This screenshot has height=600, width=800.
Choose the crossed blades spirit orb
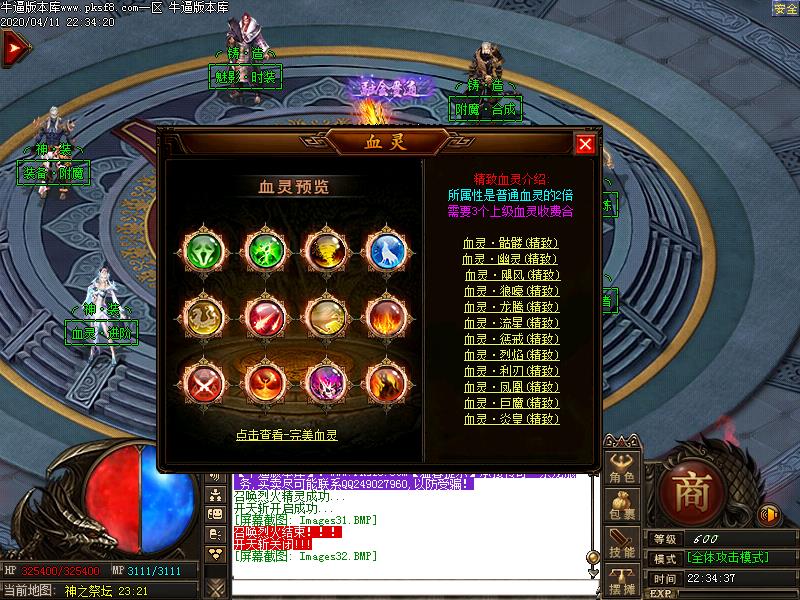coord(203,383)
